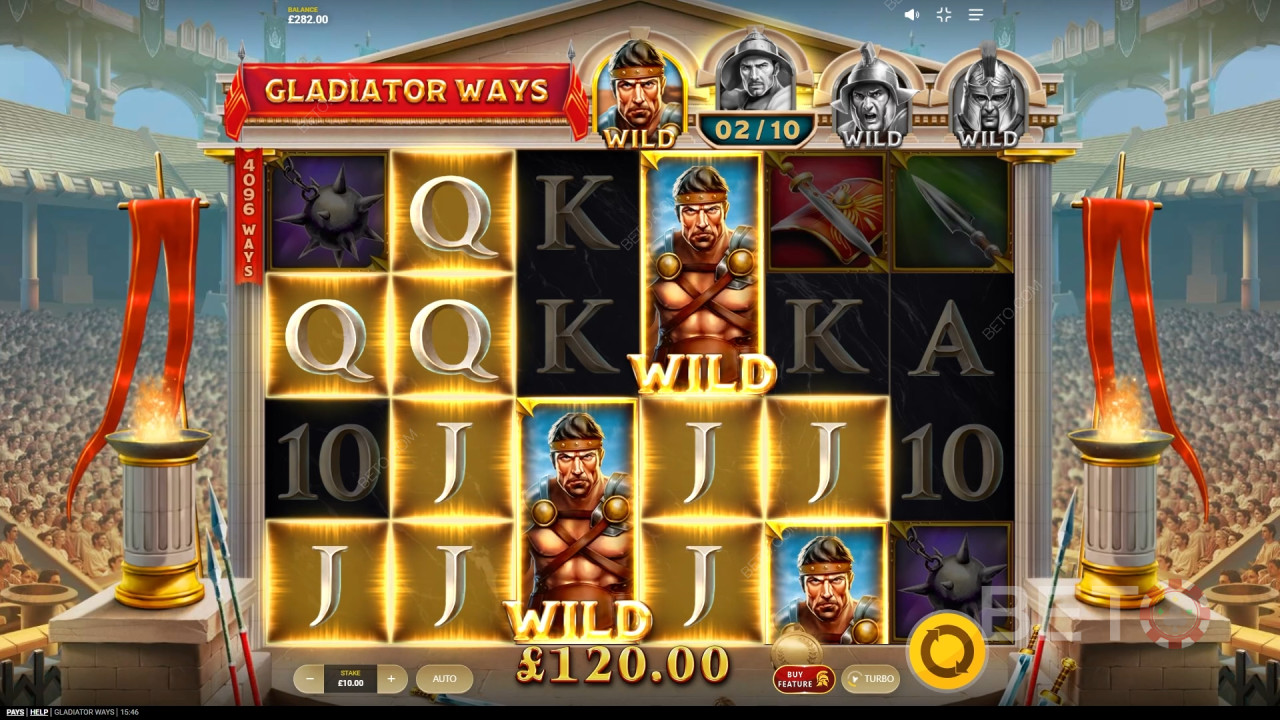Screen dimensions: 1280x720
Task: Mute the game sound via speaker icon
Action: point(911,15)
